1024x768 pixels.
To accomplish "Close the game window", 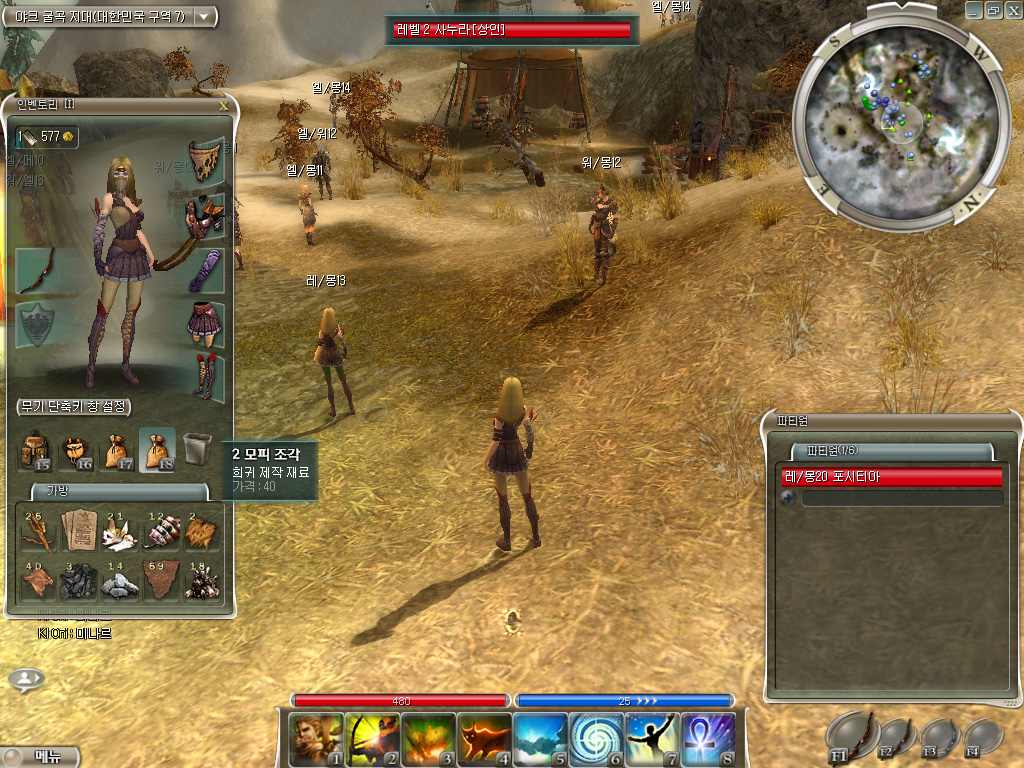I will click(x=1011, y=9).
